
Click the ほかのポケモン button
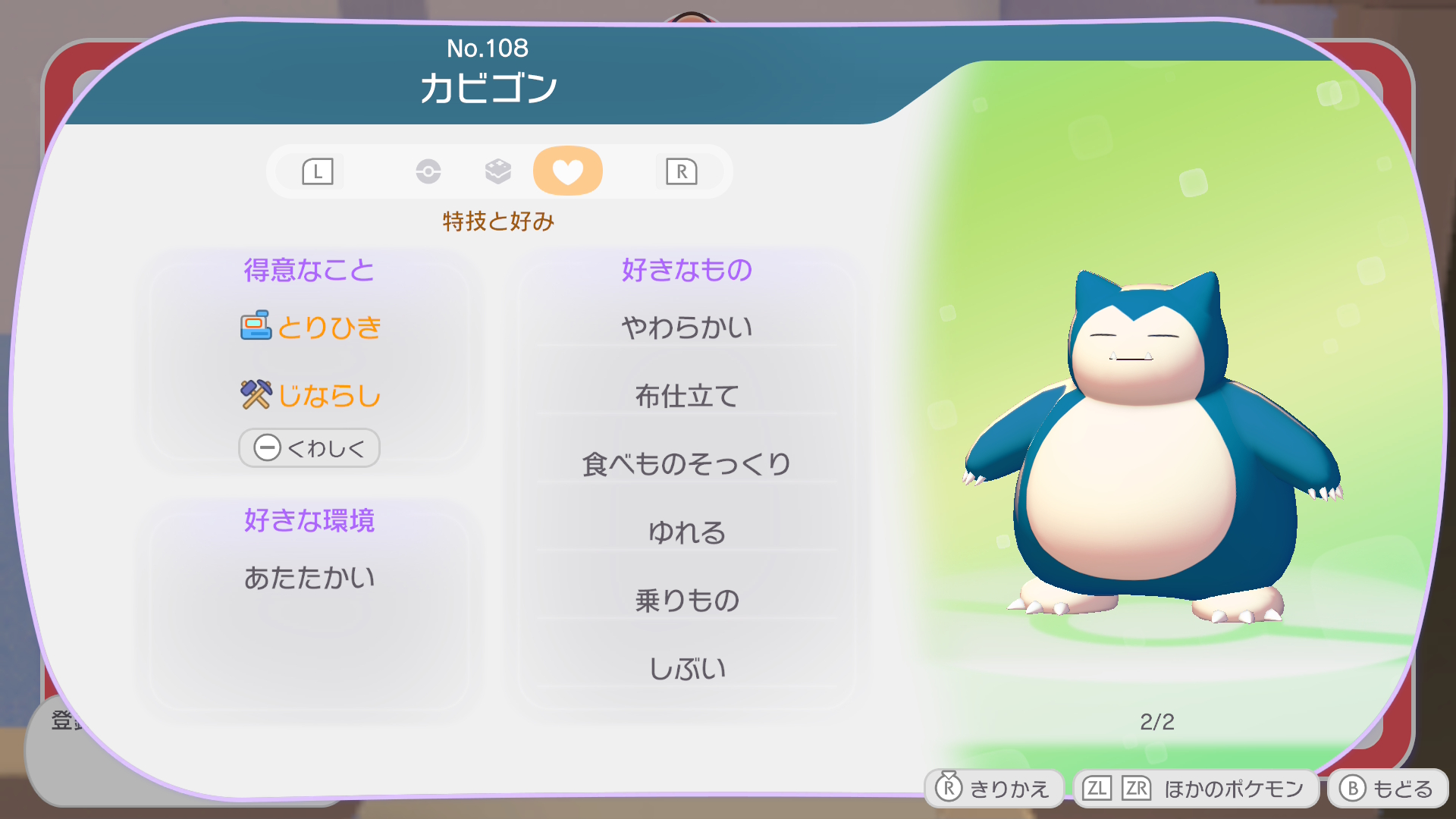tap(1196, 789)
